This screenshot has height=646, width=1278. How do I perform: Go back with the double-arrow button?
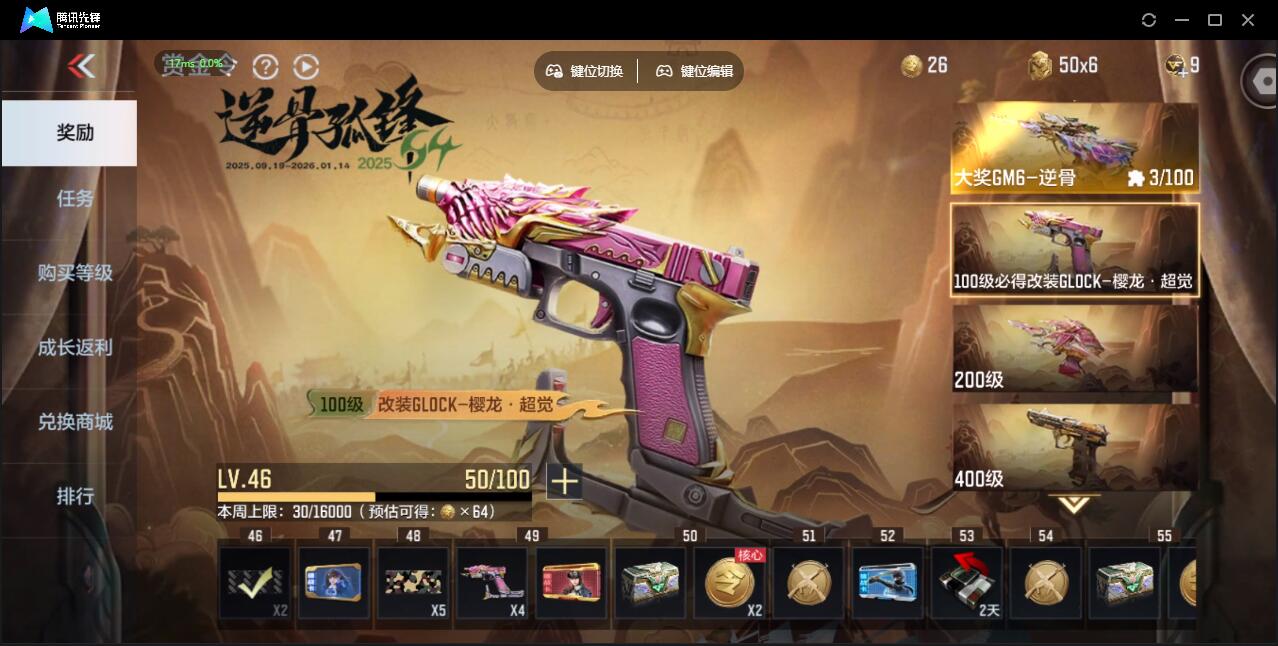(x=81, y=66)
